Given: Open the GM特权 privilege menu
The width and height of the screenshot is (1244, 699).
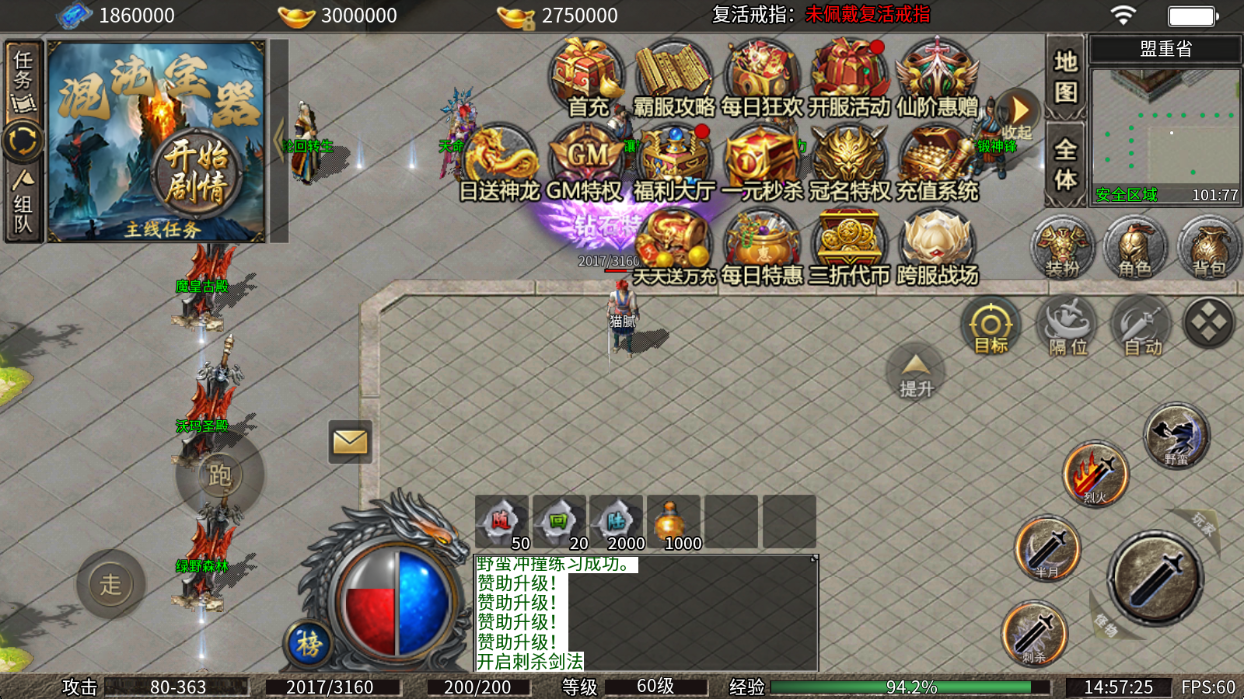Looking at the screenshot, I should tap(585, 160).
